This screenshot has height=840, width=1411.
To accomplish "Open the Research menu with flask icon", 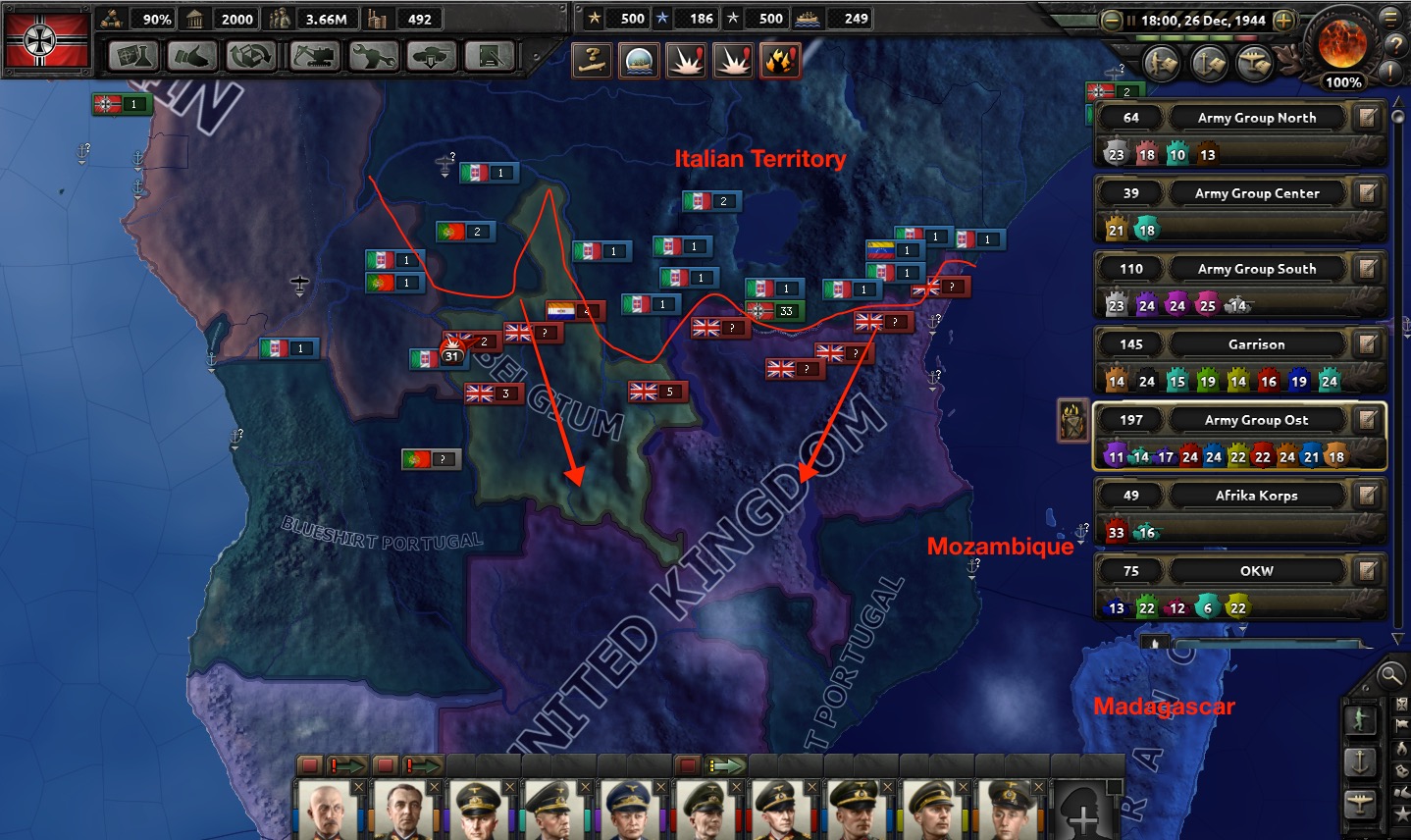I will click(132, 57).
